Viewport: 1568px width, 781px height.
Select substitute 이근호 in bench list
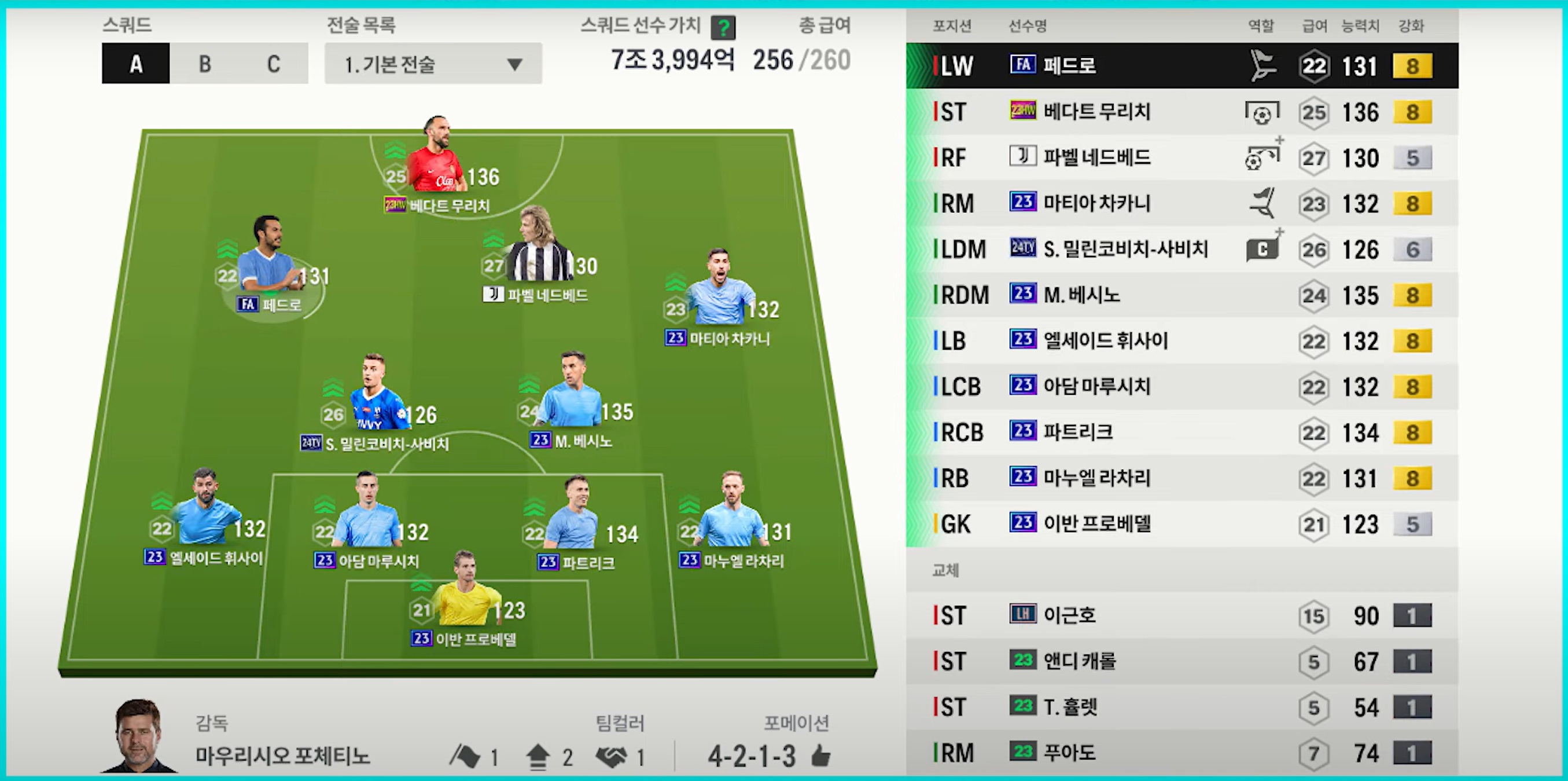[1181, 615]
